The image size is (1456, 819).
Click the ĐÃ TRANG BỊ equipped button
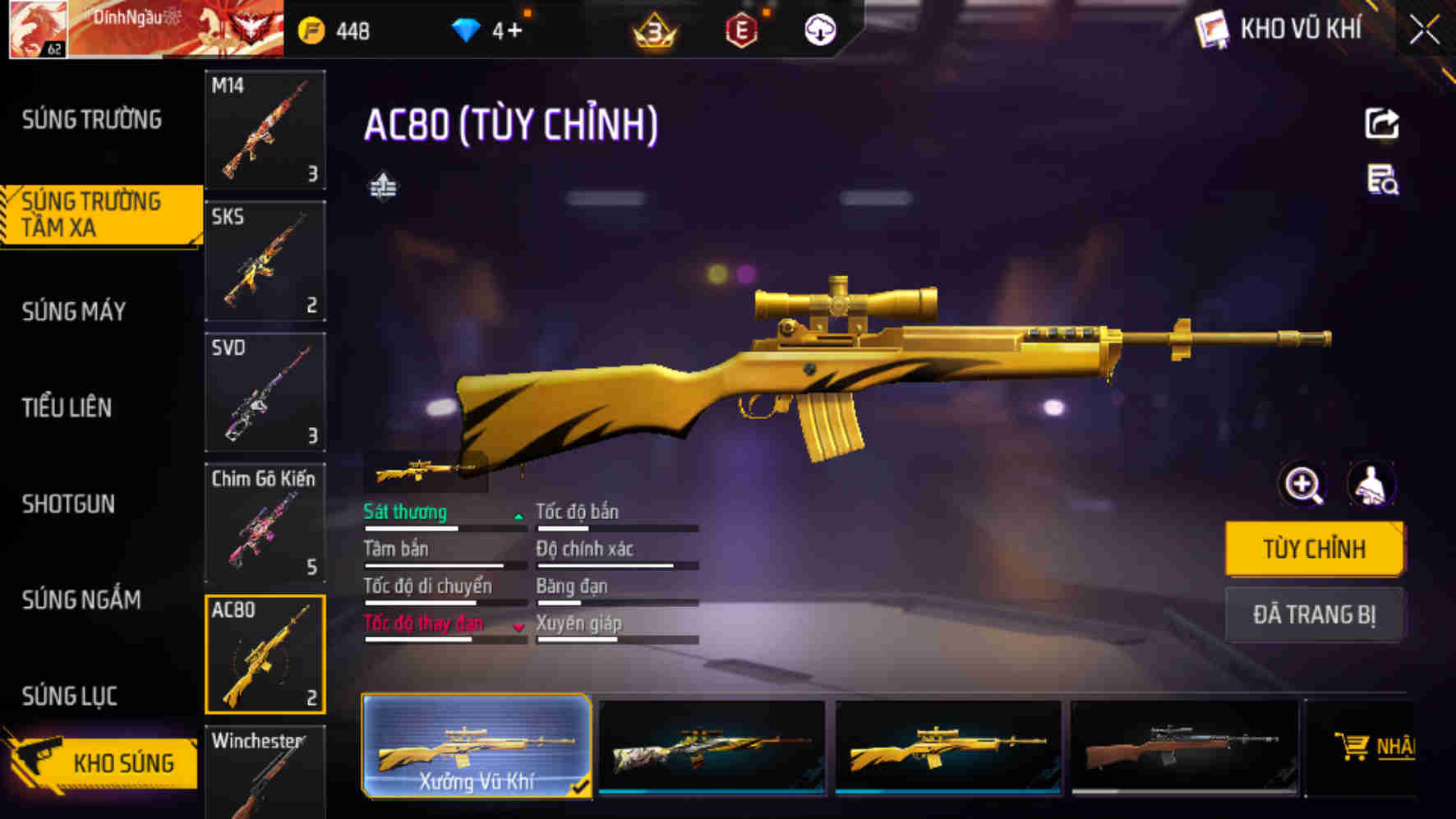pyautogui.click(x=1315, y=615)
